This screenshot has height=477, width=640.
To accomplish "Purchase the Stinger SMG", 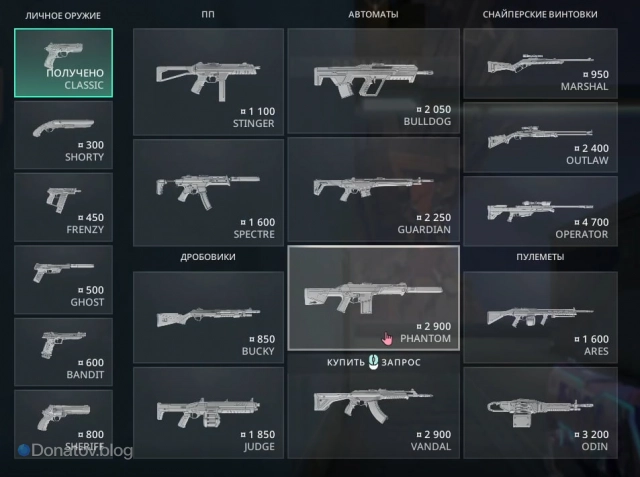I will pyautogui.click(x=207, y=81).
